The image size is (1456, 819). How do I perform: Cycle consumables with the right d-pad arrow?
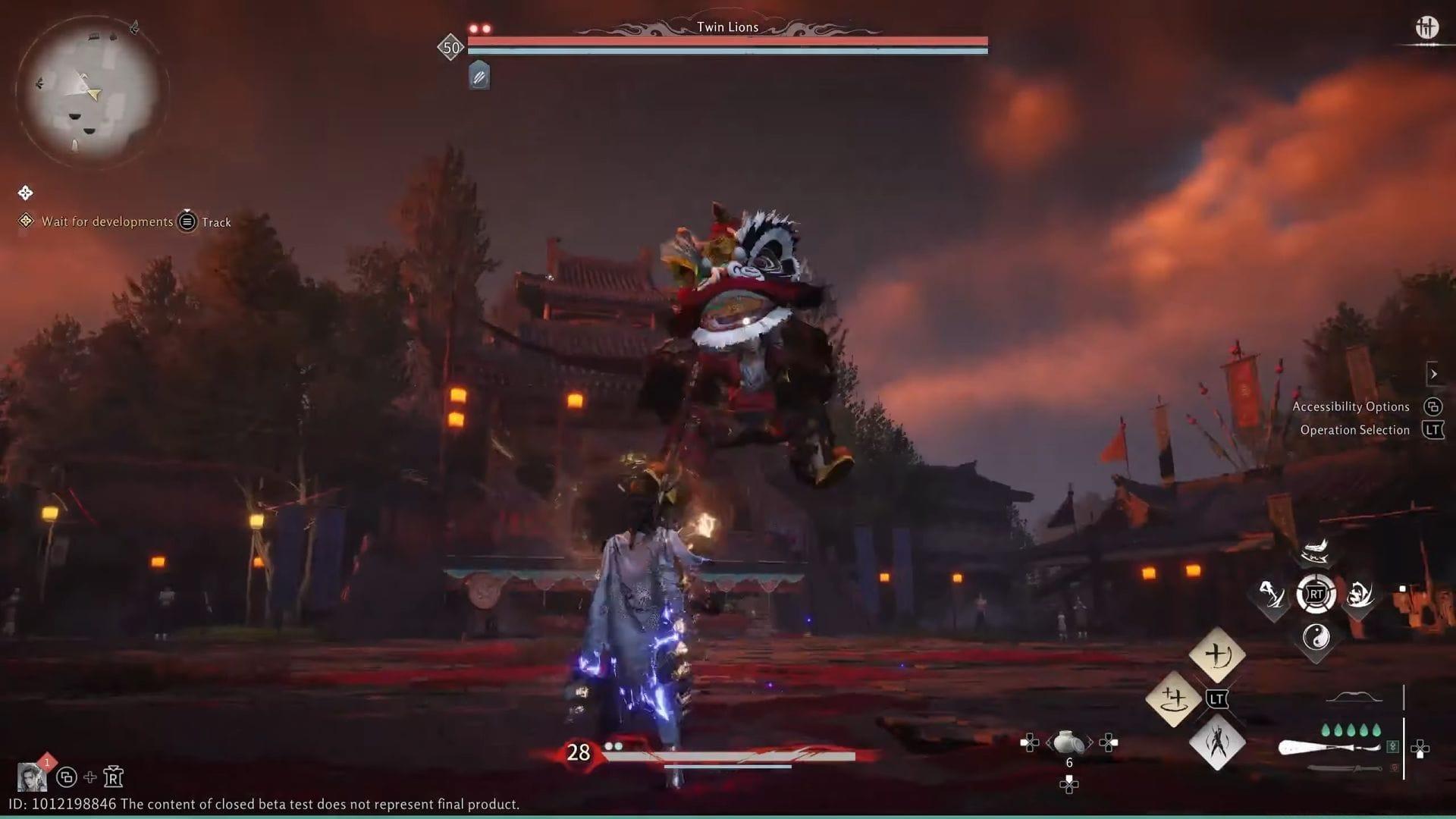coord(1108,742)
